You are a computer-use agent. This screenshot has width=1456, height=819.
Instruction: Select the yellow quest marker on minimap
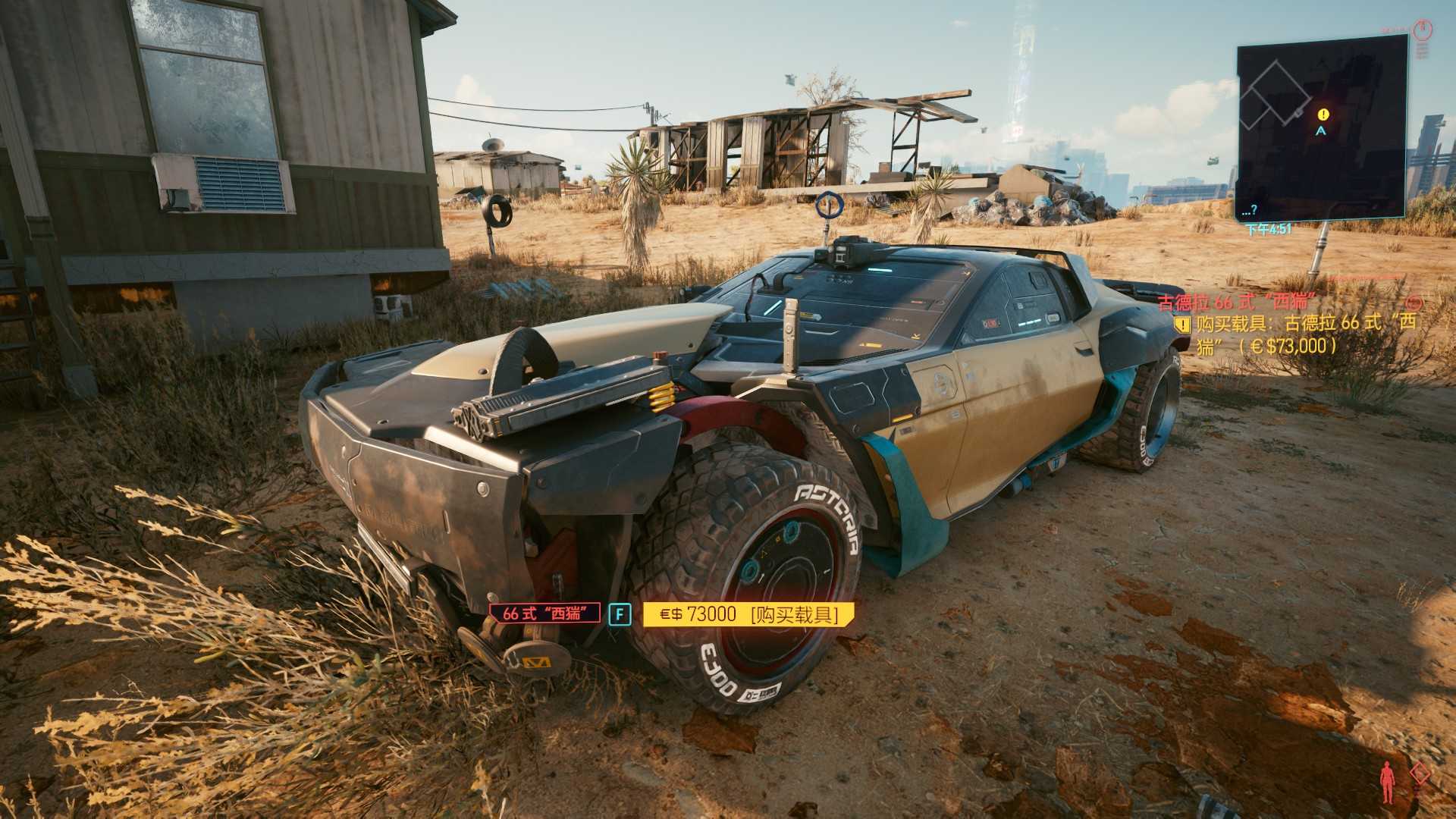(x=1323, y=115)
